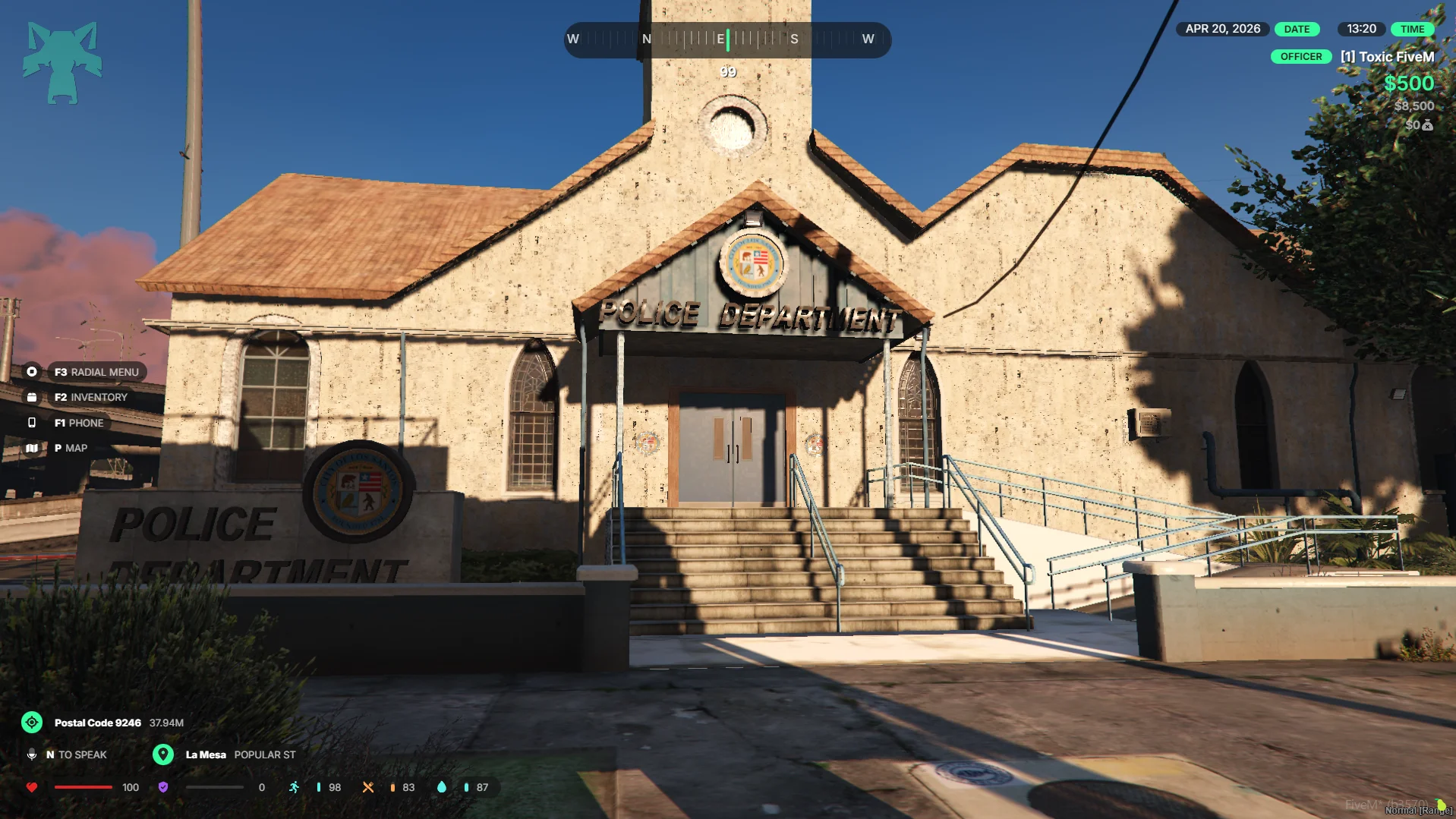The image size is (1456, 819).
Task: Open the Phone icon
Action: [32, 423]
